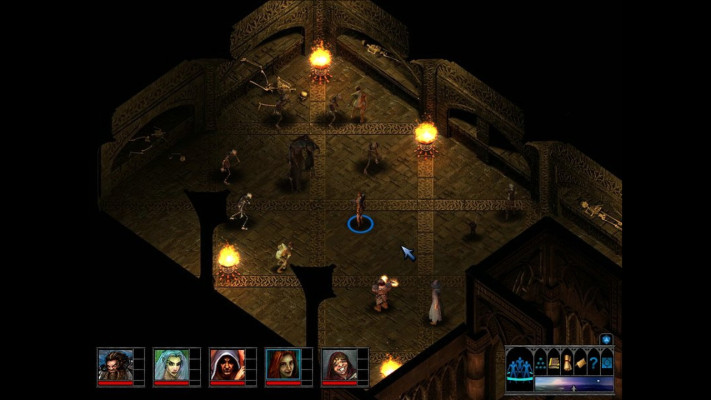This screenshot has height=400, width=711.
Task: Select the red-haired woman portrait
Action: [282, 364]
